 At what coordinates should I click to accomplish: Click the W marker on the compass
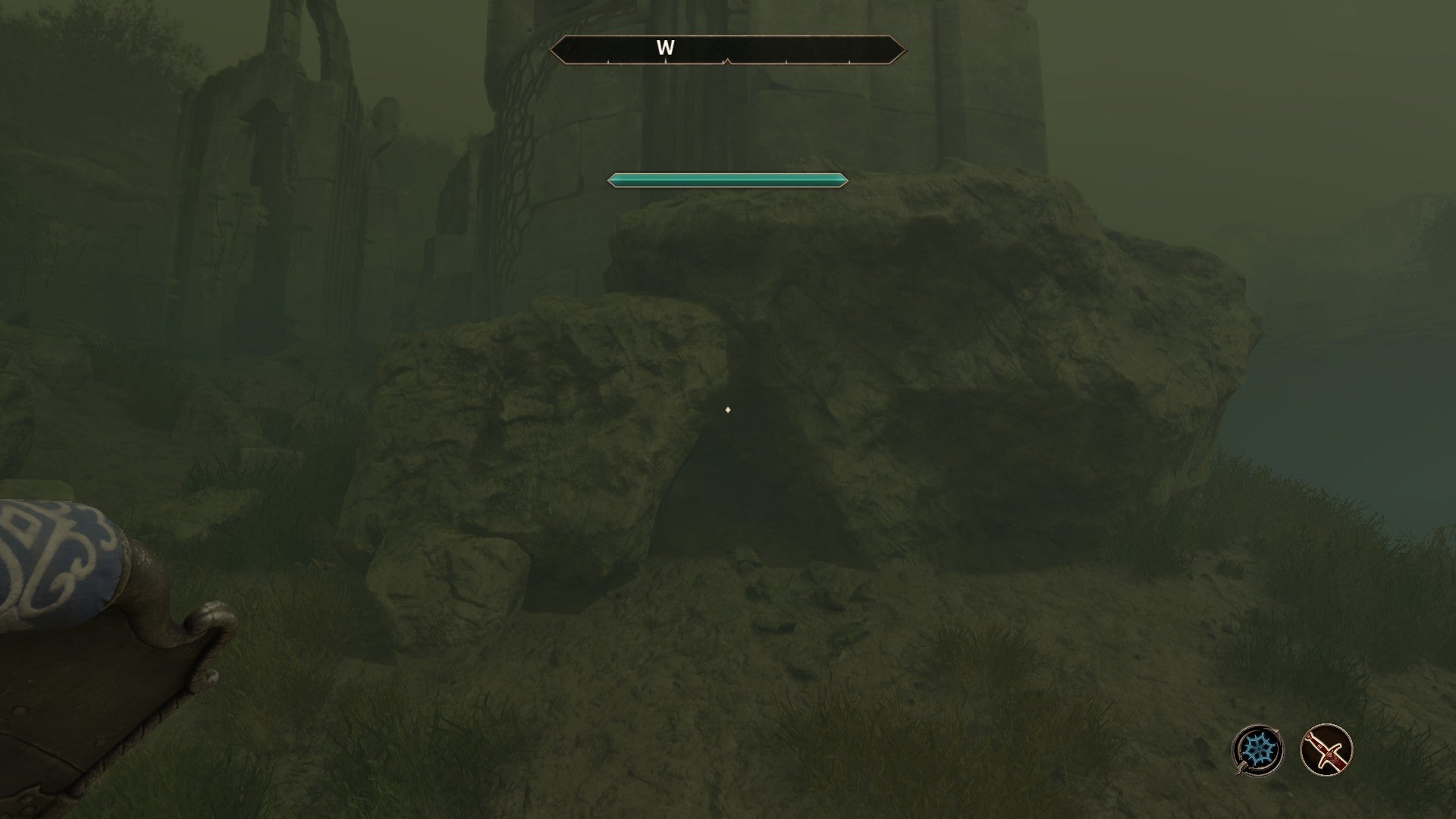(x=666, y=48)
